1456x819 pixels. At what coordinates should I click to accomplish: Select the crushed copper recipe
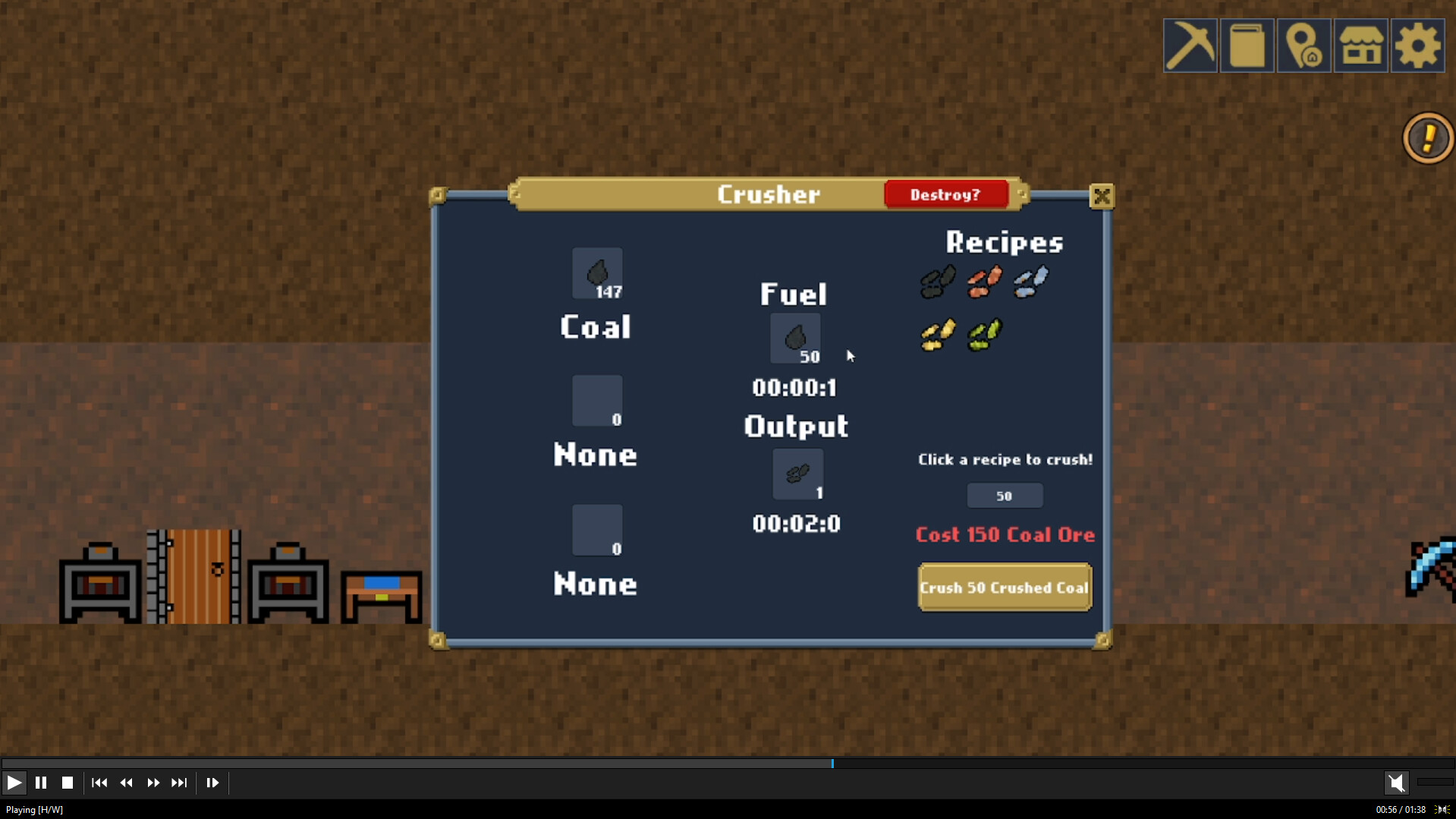click(x=983, y=282)
